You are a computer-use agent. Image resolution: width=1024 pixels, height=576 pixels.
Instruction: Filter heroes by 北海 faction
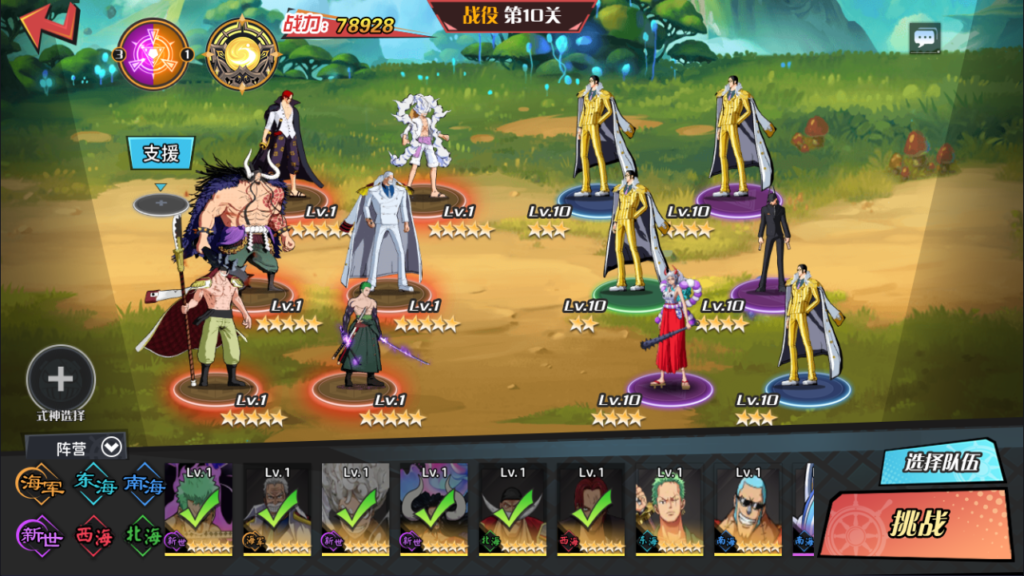click(143, 533)
